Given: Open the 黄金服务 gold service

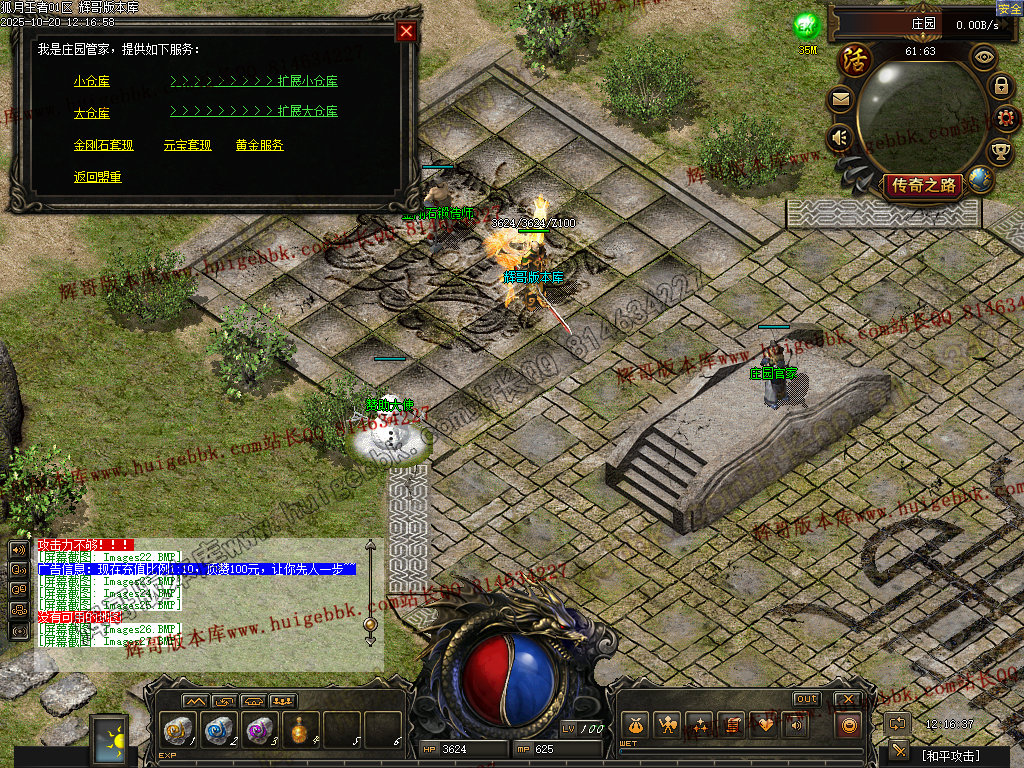Looking at the screenshot, I should coord(259,145).
